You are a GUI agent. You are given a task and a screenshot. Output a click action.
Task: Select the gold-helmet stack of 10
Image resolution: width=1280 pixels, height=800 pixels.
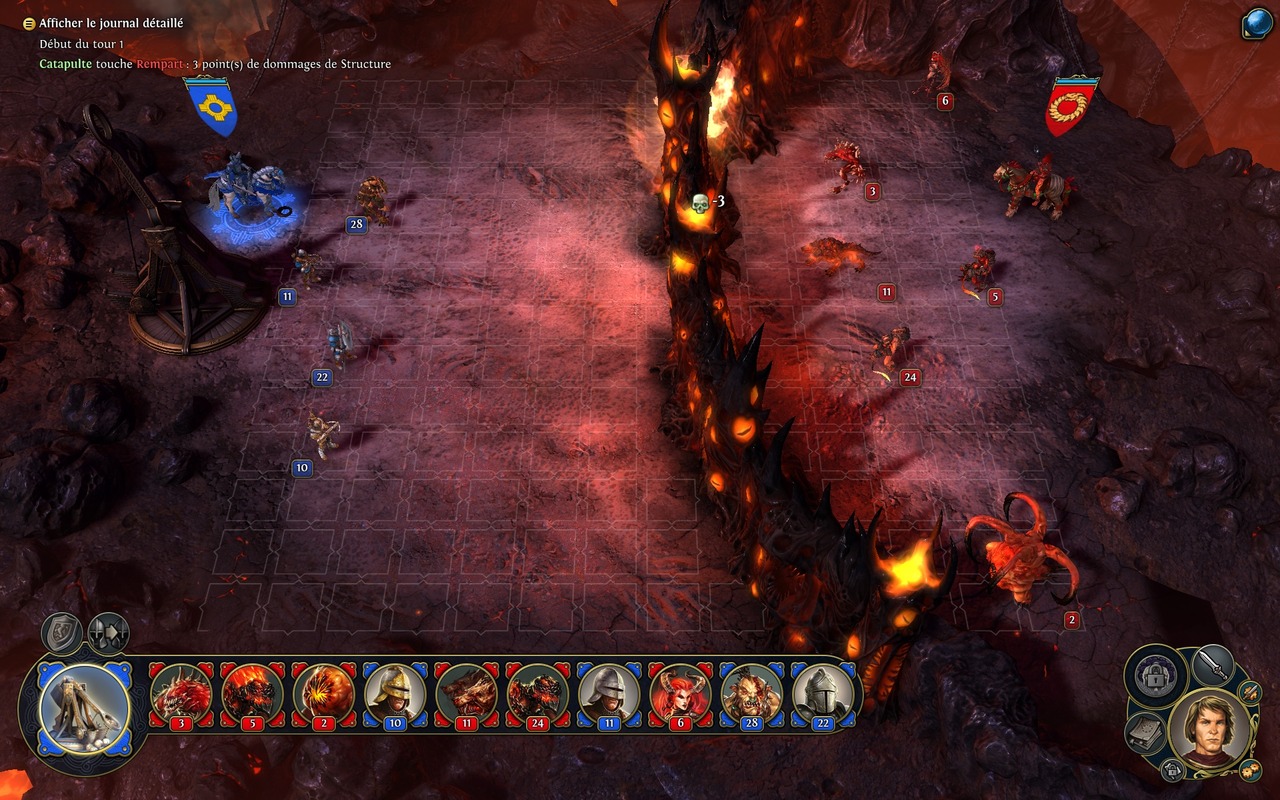[x=395, y=694]
